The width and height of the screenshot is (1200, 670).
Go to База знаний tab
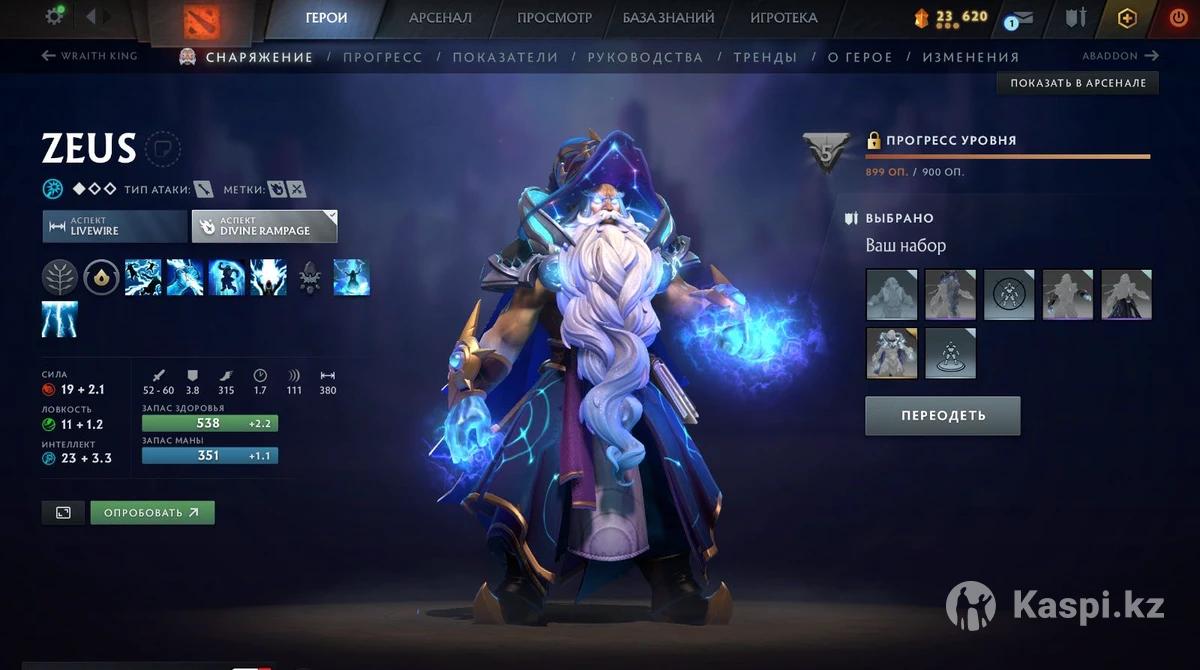click(x=668, y=18)
